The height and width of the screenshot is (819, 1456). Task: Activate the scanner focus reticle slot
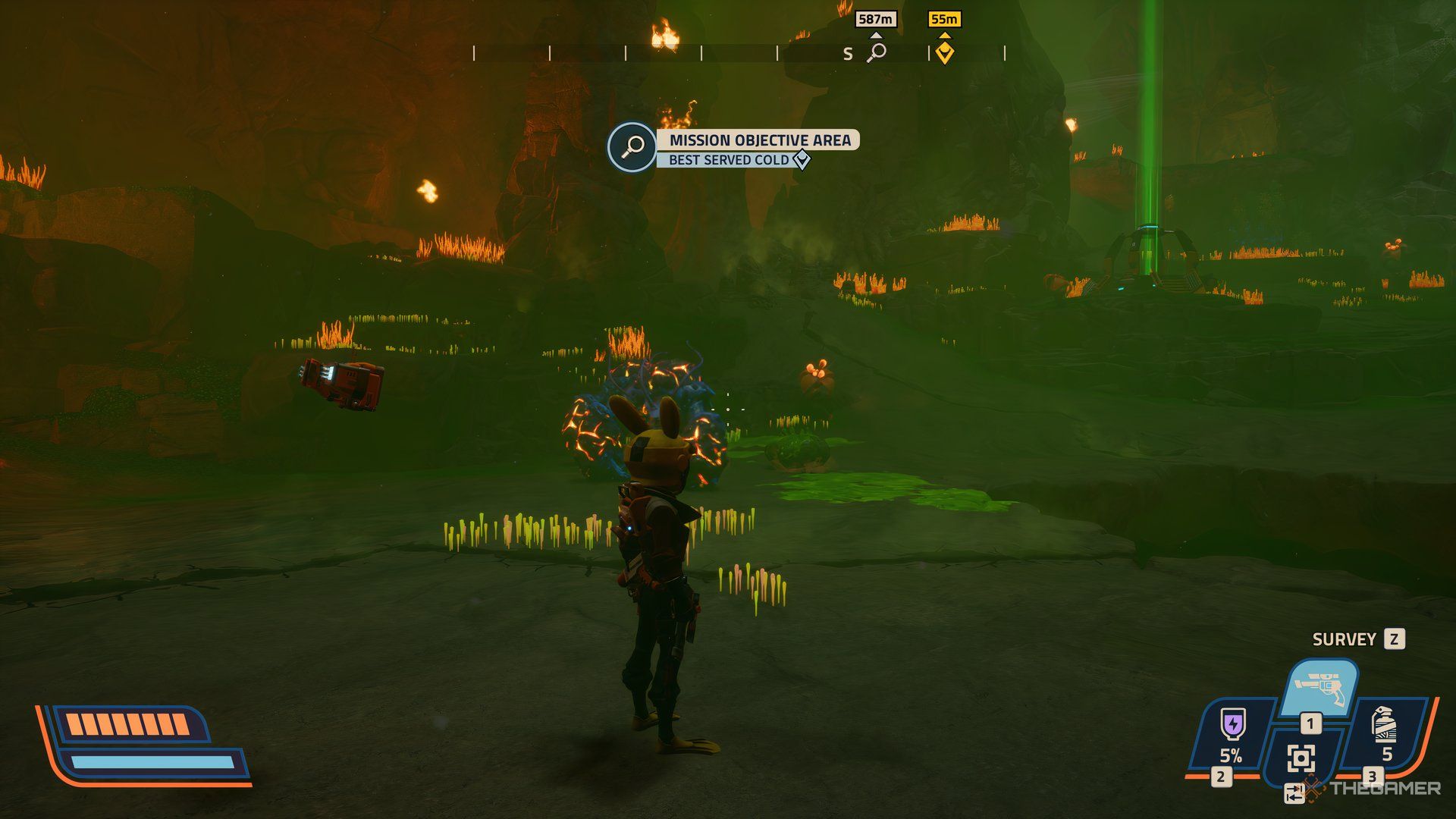tap(1301, 758)
